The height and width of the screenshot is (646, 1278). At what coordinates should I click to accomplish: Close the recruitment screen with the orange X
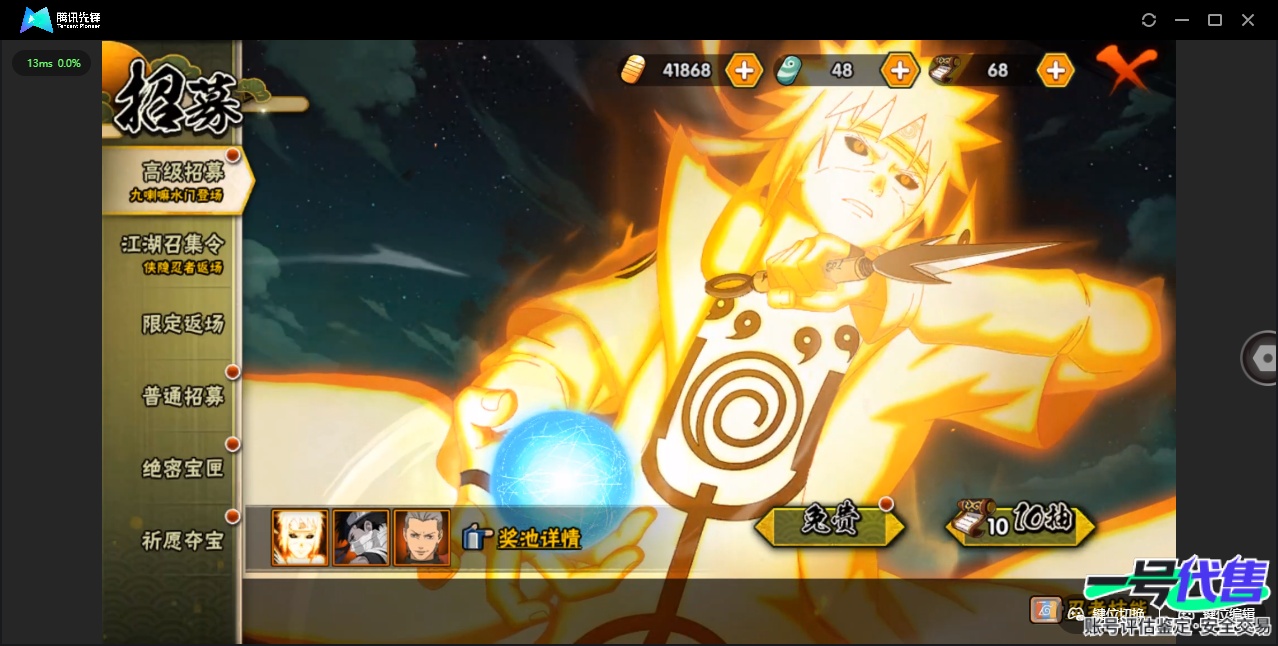(x=1125, y=68)
